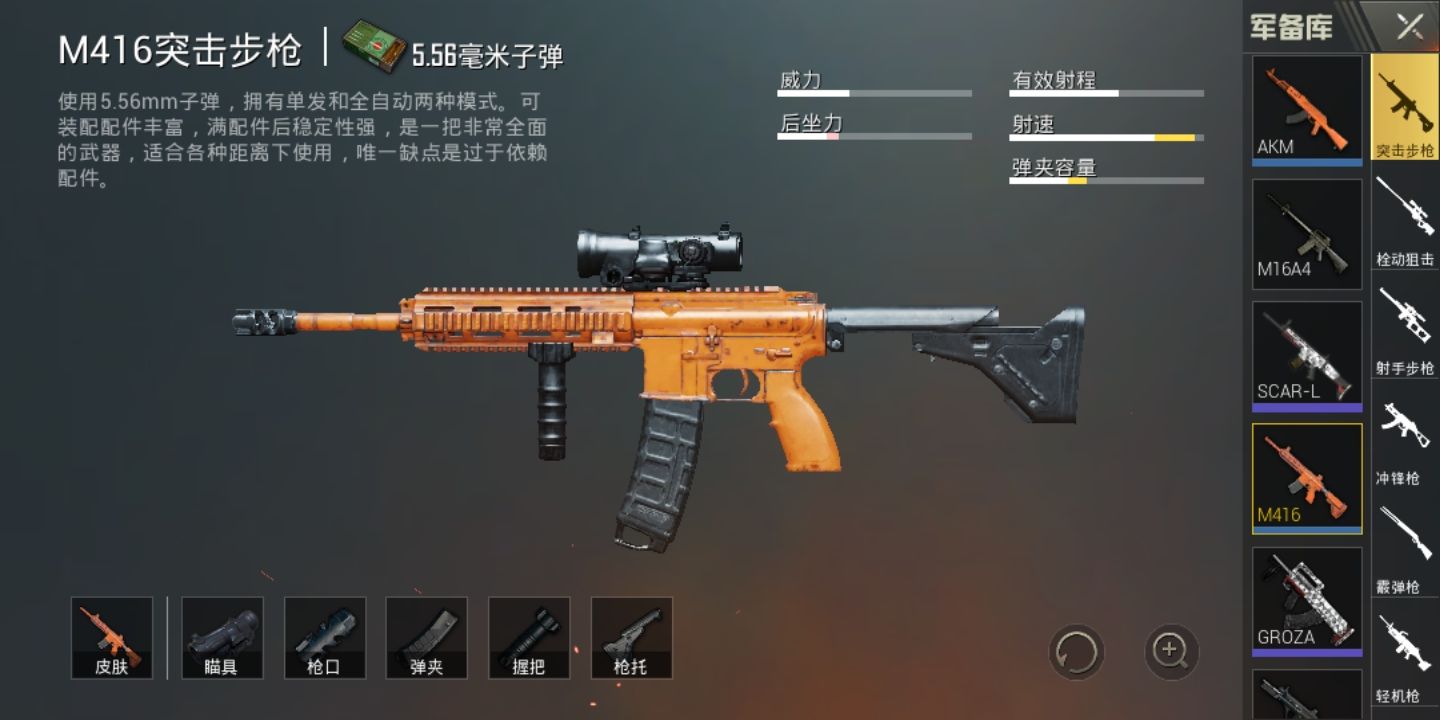Open the 弹夹 magazine attachment slot

(x=426, y=637)
